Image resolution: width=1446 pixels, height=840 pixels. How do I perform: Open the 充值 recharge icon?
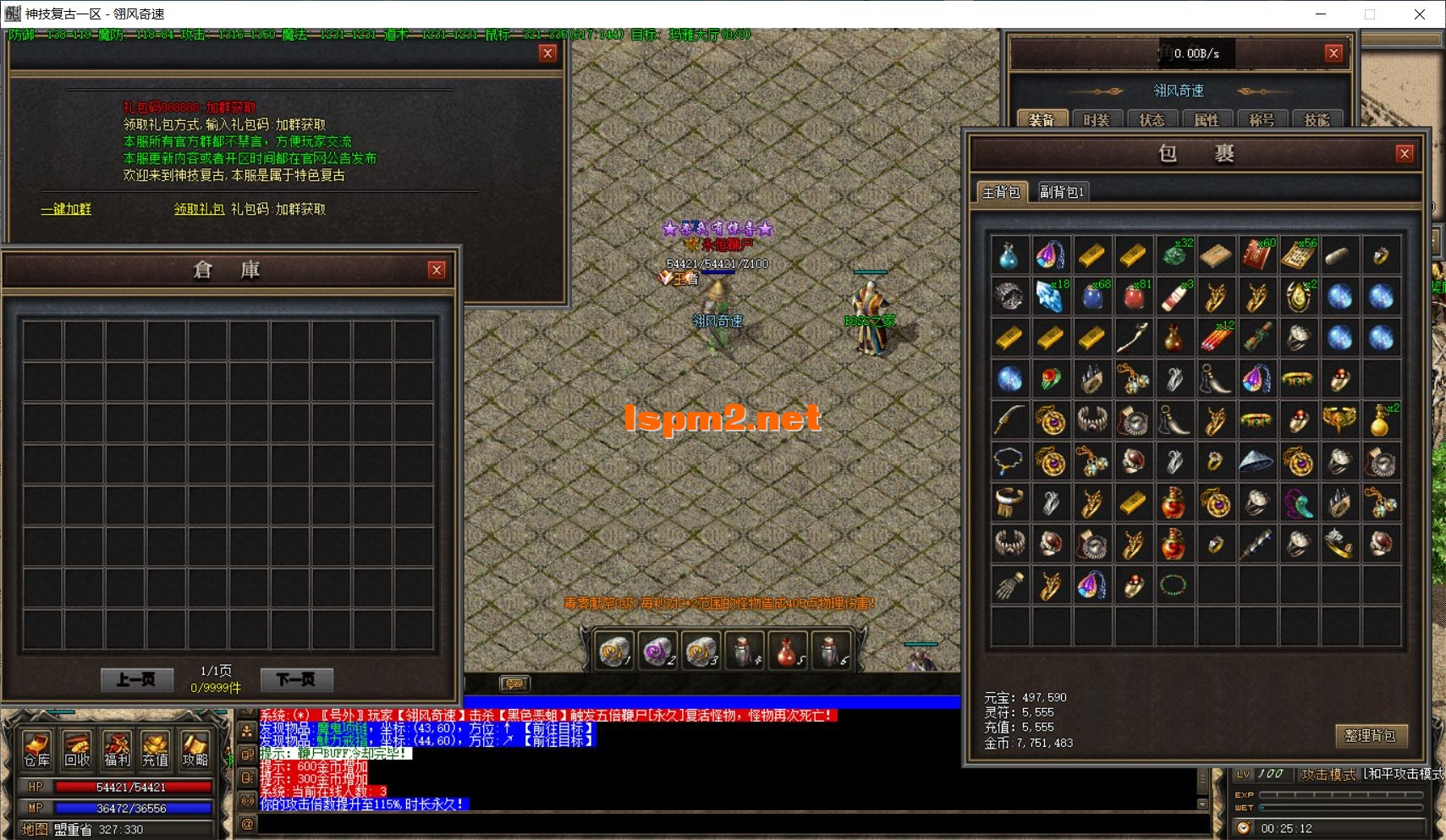(156, 749)
